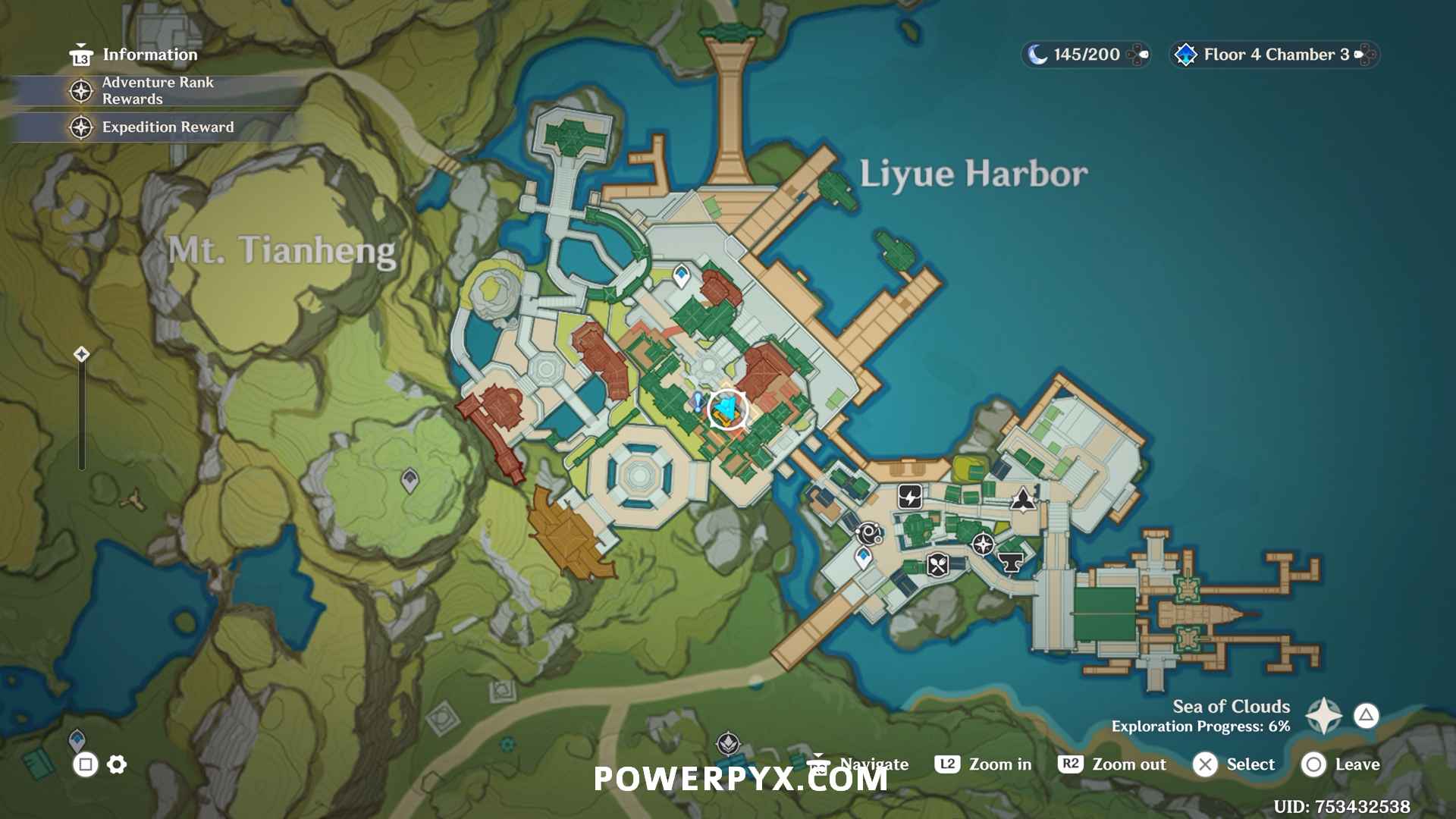Image resolution: width=1456 pixels, height=819 pixels.
Task: Open the map settings gear
Action: pos(117,764)
